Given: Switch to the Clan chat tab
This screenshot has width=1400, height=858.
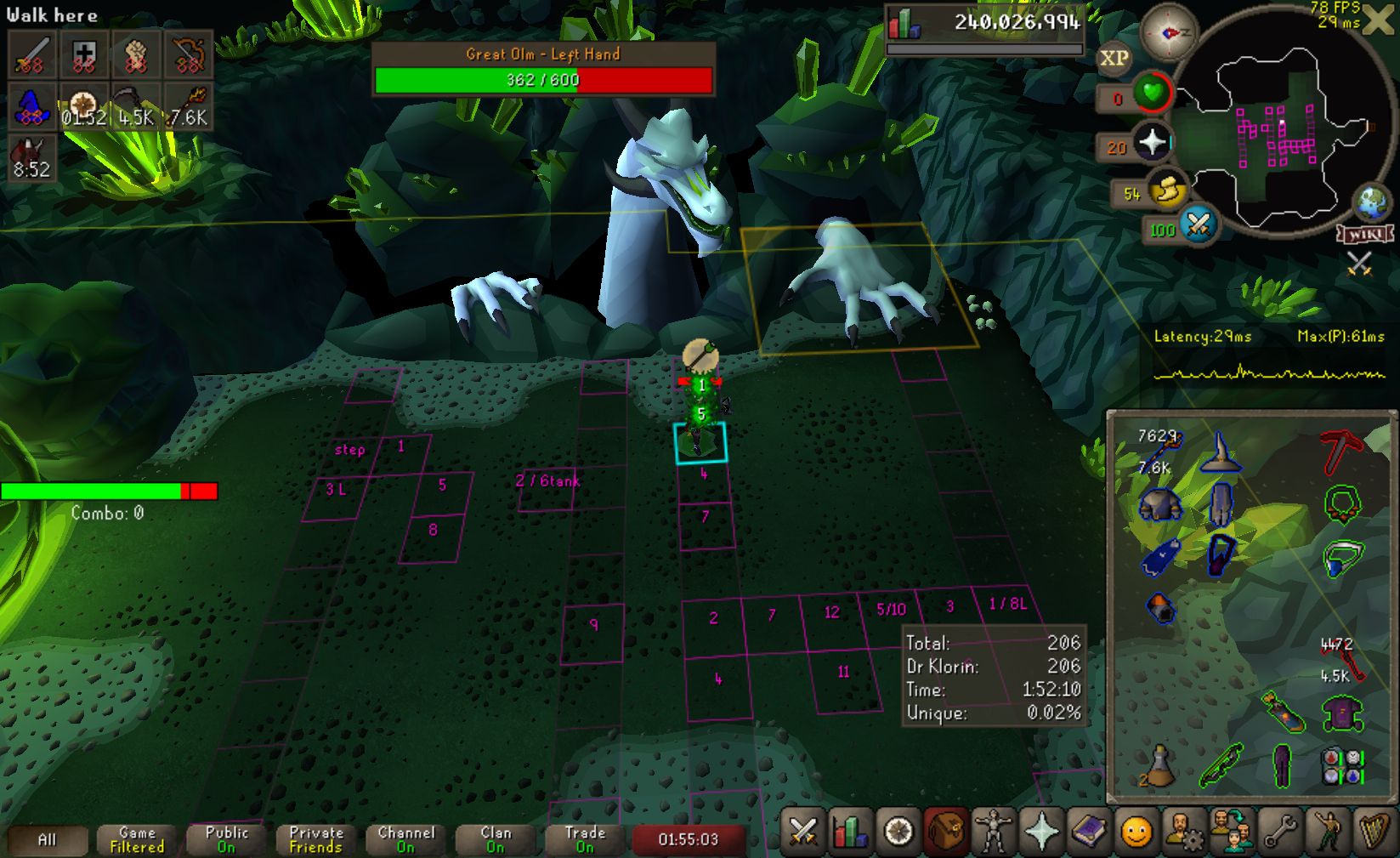Looking at the screenshot, I should coord(496,840).
